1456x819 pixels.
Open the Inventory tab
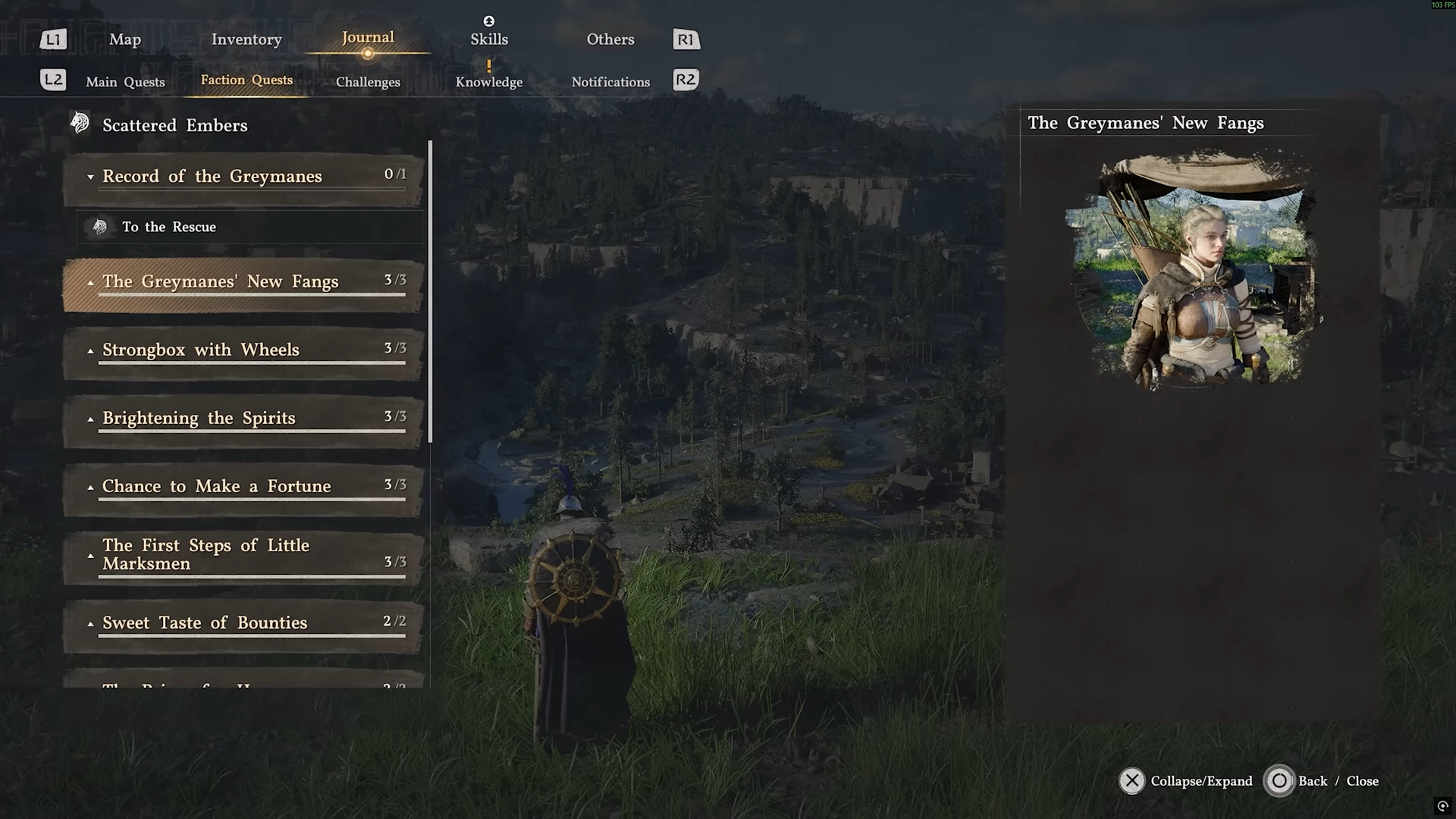246,39
